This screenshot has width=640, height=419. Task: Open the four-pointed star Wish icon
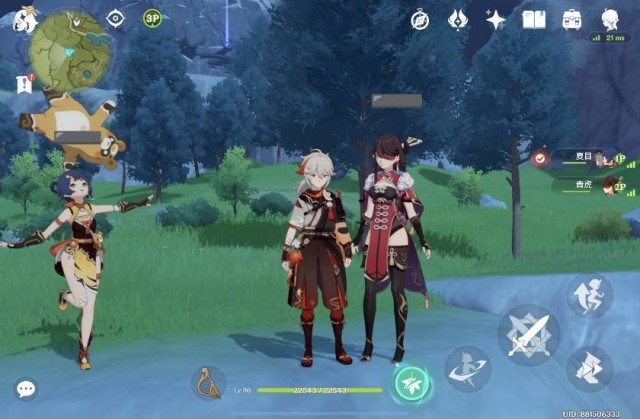495,19
